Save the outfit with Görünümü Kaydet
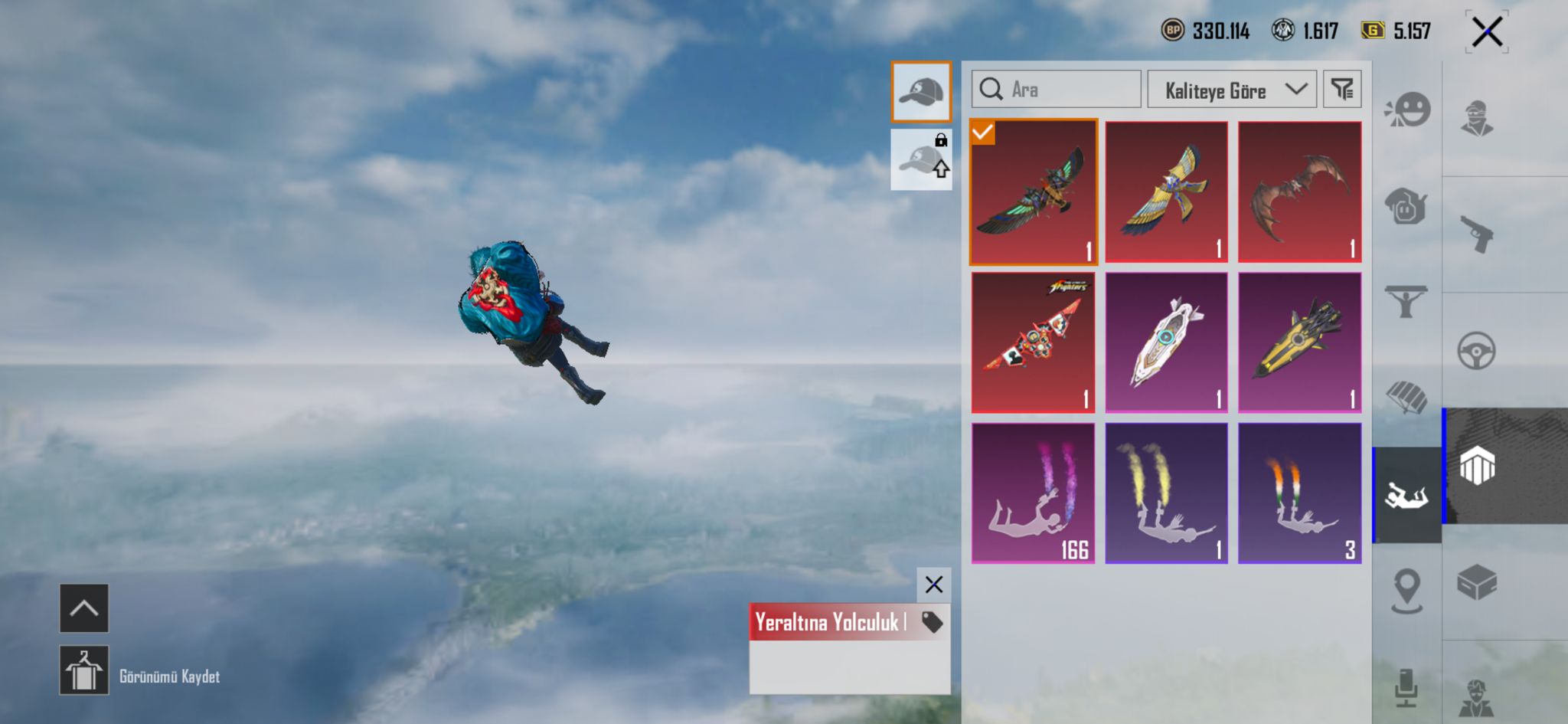 pyautogui.click(x=84, y=670)
